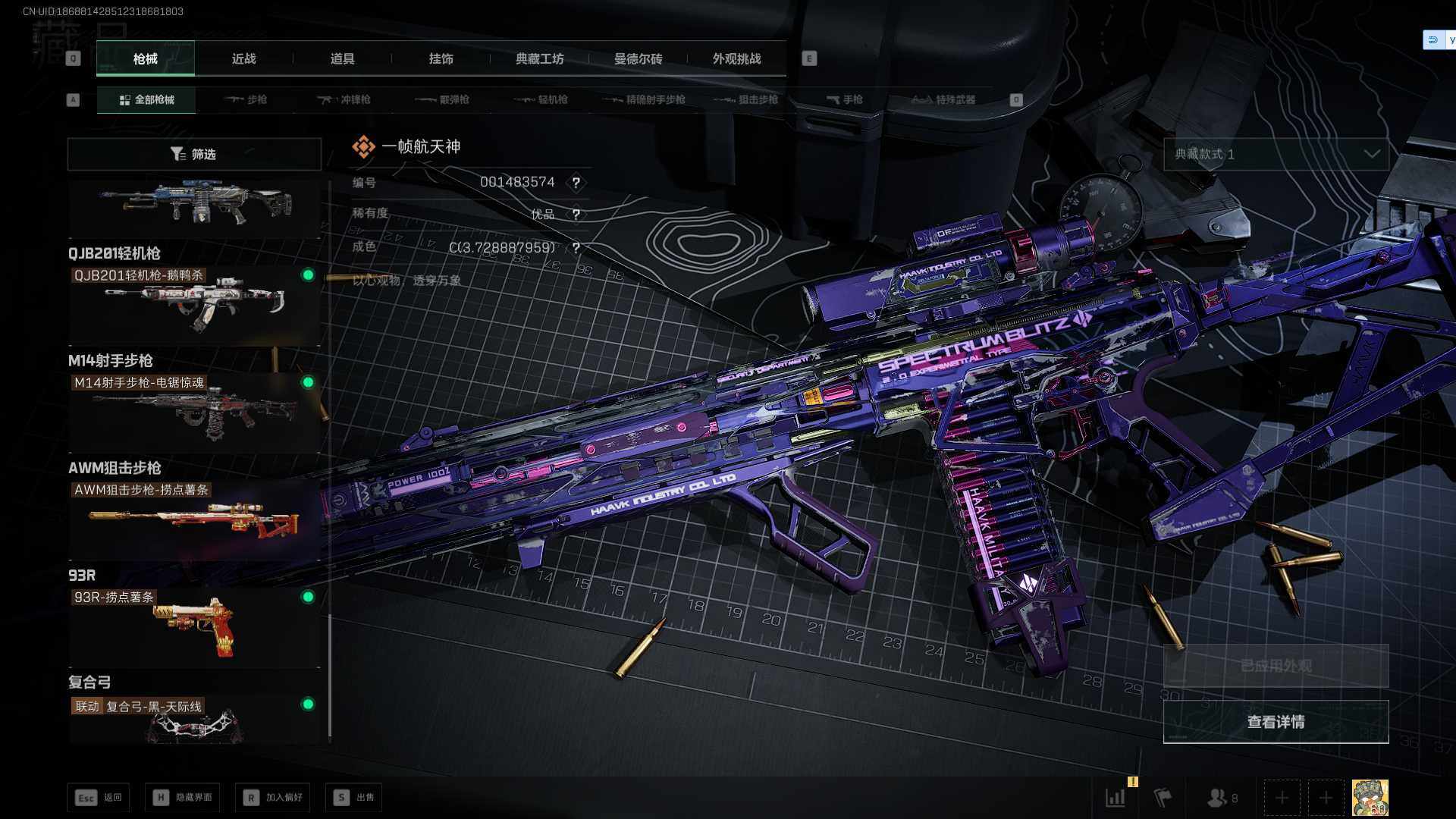Open the 道具 items tab
This screenshot has width=1456, height=819.
pos(342,59)
